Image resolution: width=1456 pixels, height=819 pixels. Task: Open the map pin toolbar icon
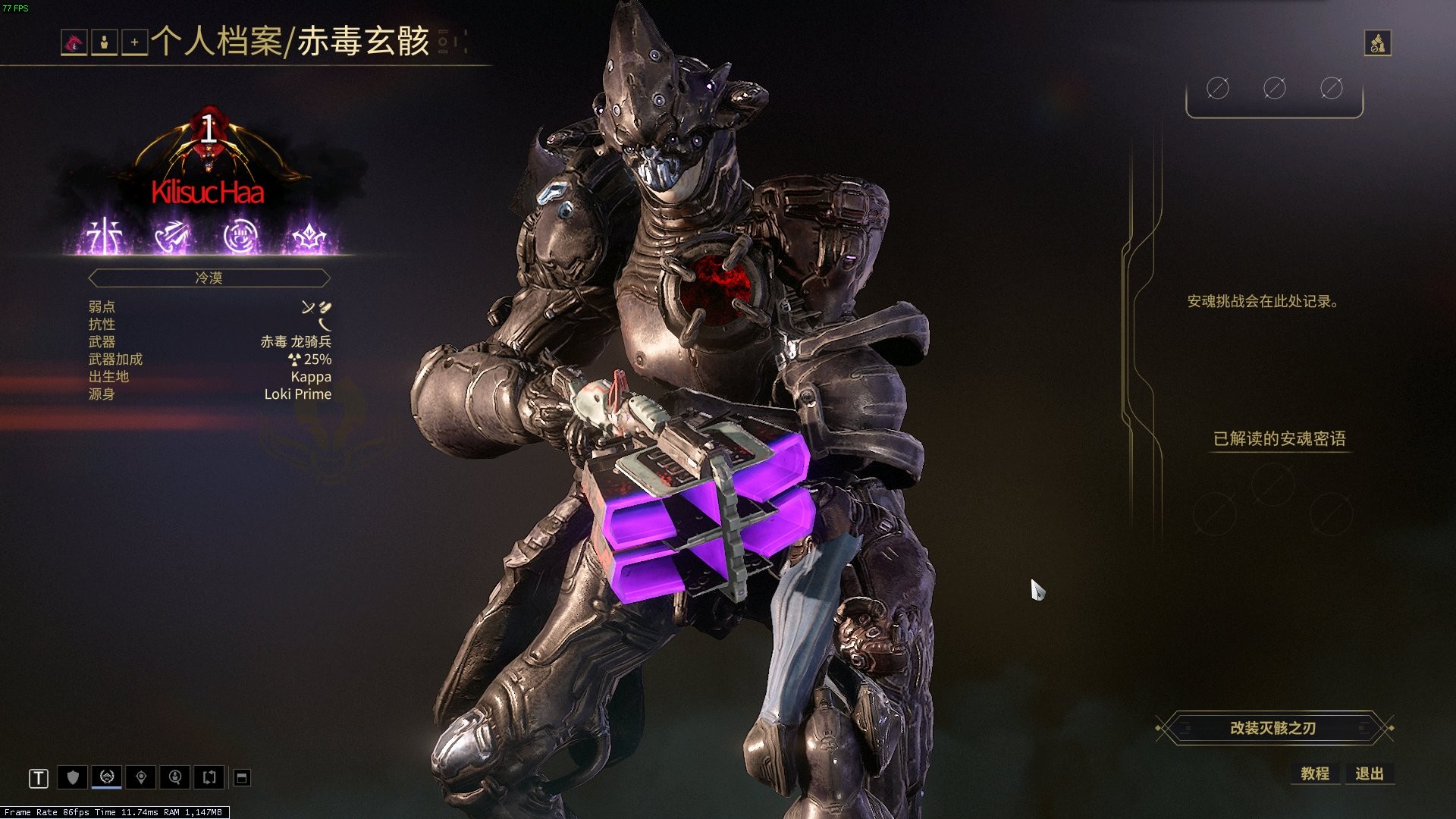coord(141,777)
